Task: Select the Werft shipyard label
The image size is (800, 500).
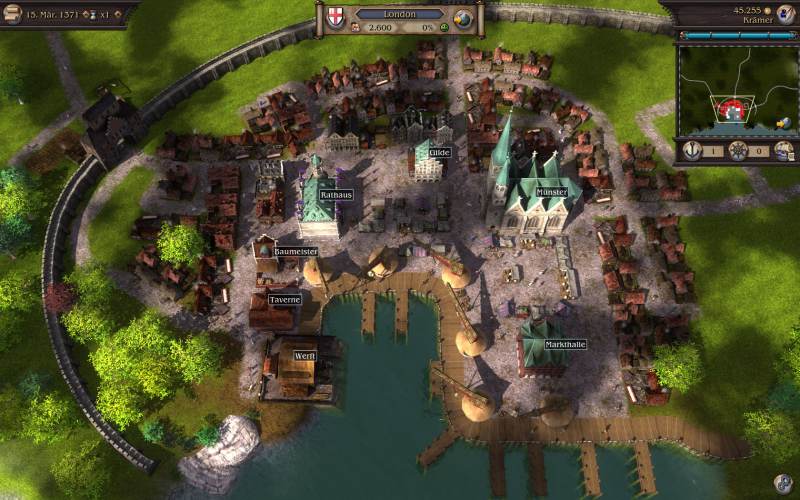Action: [x=304, y=355]
